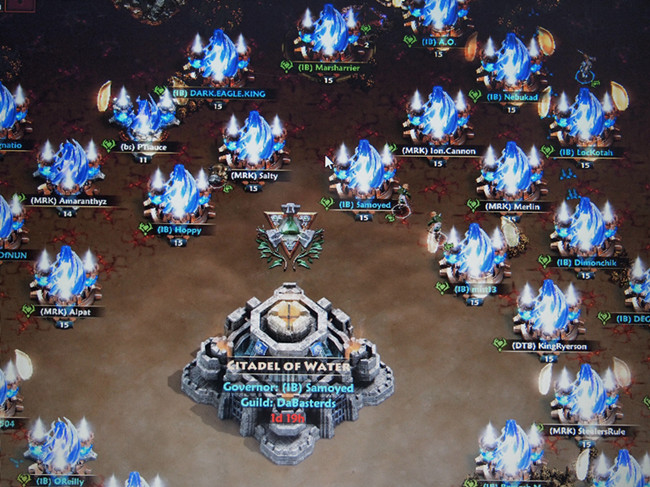Select the (MRK) Salty city
650x487 pixels.
(252, 143)
